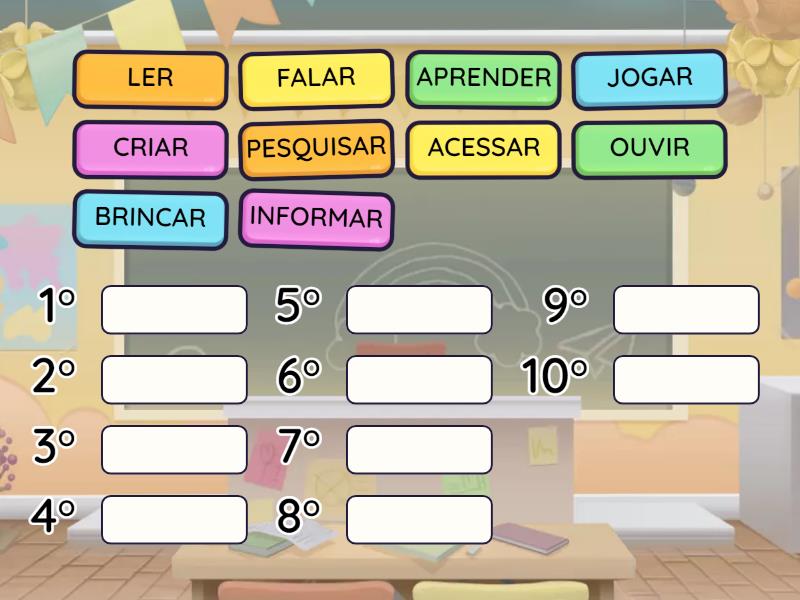This screenshot has height=600, width=800.
Task: Choose the green APRENDER word tile
Action: (x=484, y=78)
